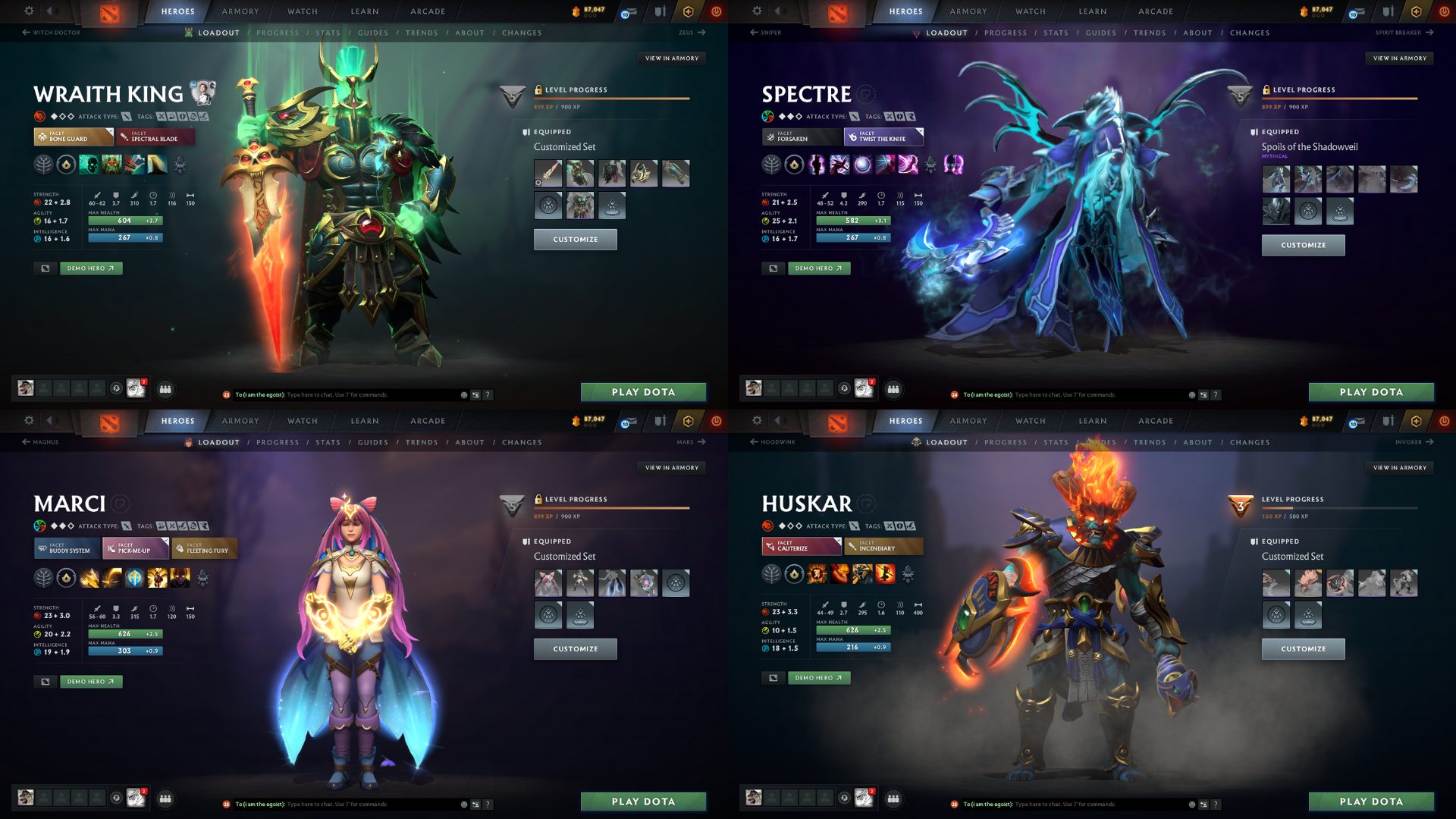Open the Dota Plus shield beside Level Progress
The height and width of the screenshot is (819, 1456).
point(513,97)
